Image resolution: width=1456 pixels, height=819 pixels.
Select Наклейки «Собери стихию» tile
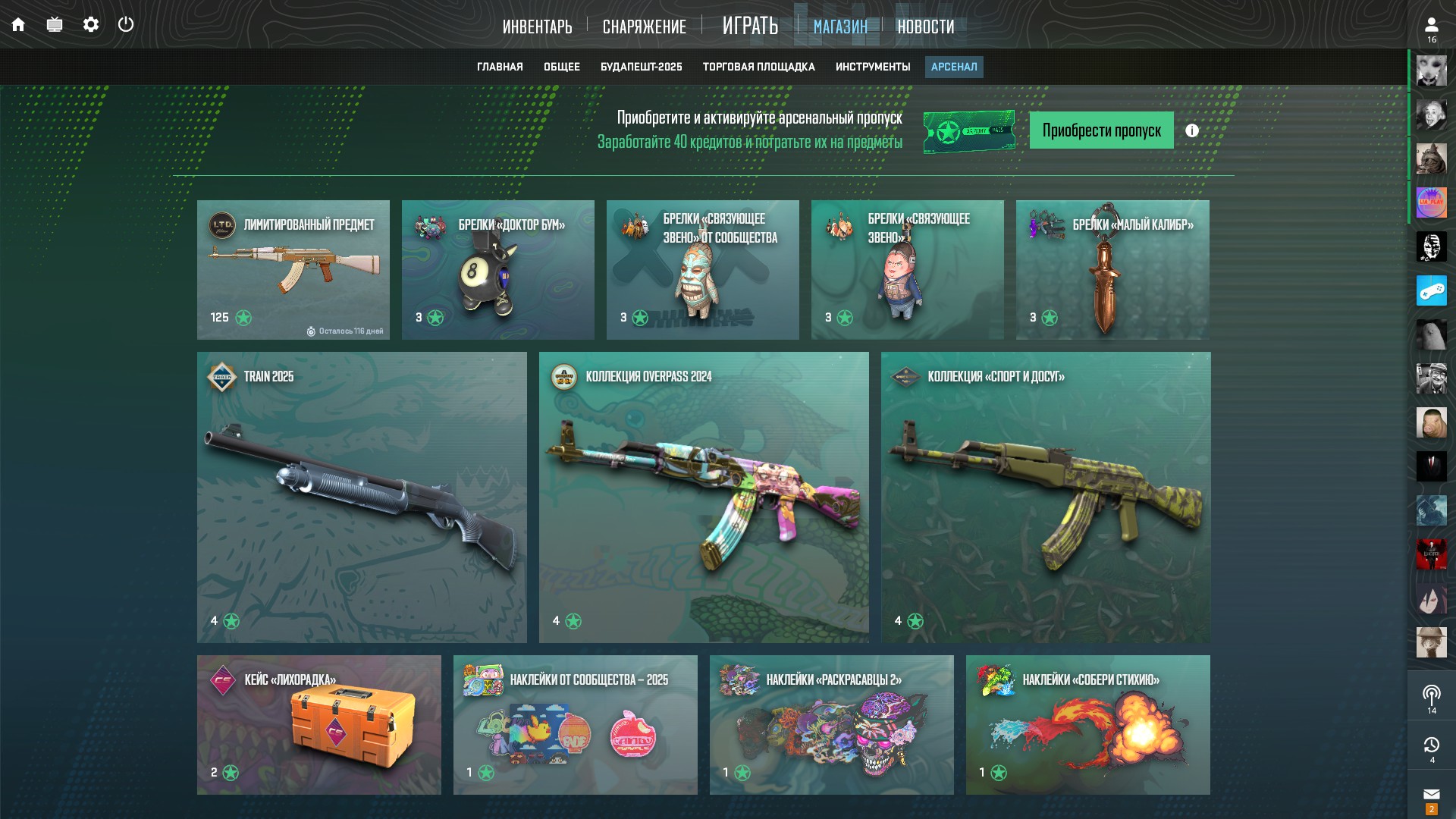click(1087, 724)
